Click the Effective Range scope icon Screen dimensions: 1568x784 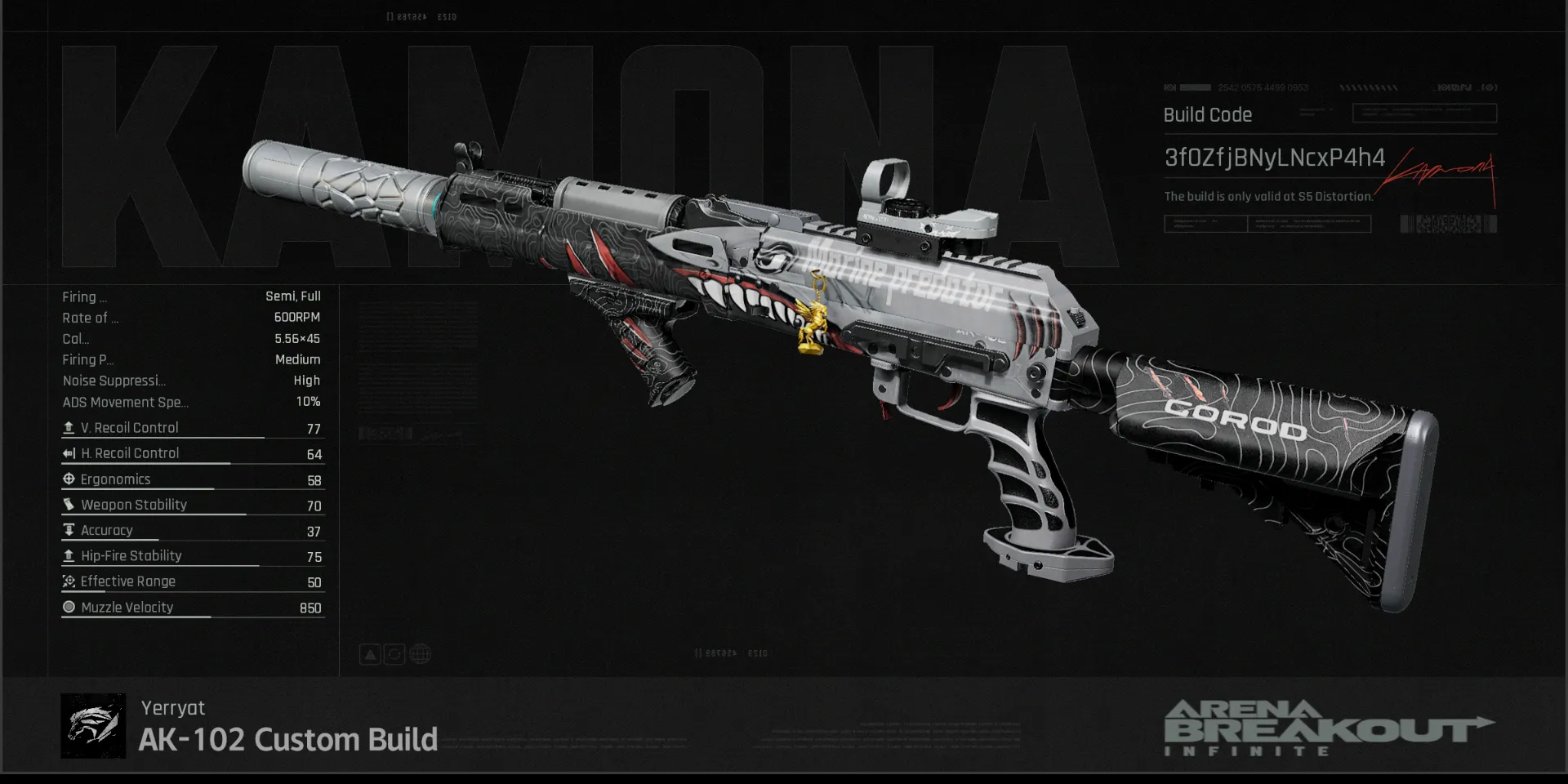pos(68,581)
